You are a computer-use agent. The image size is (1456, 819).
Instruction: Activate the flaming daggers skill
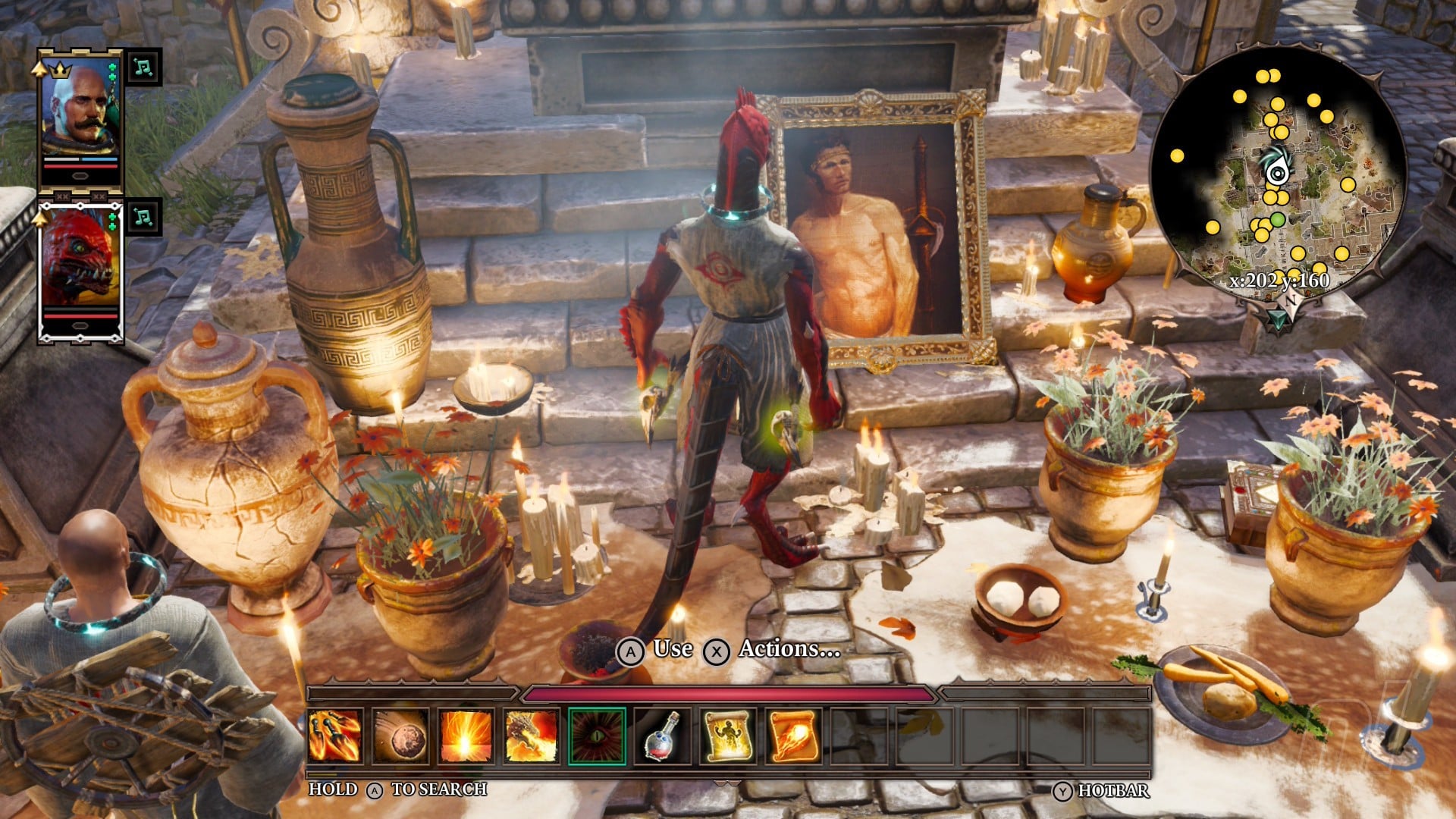click(x=334, y=735)
